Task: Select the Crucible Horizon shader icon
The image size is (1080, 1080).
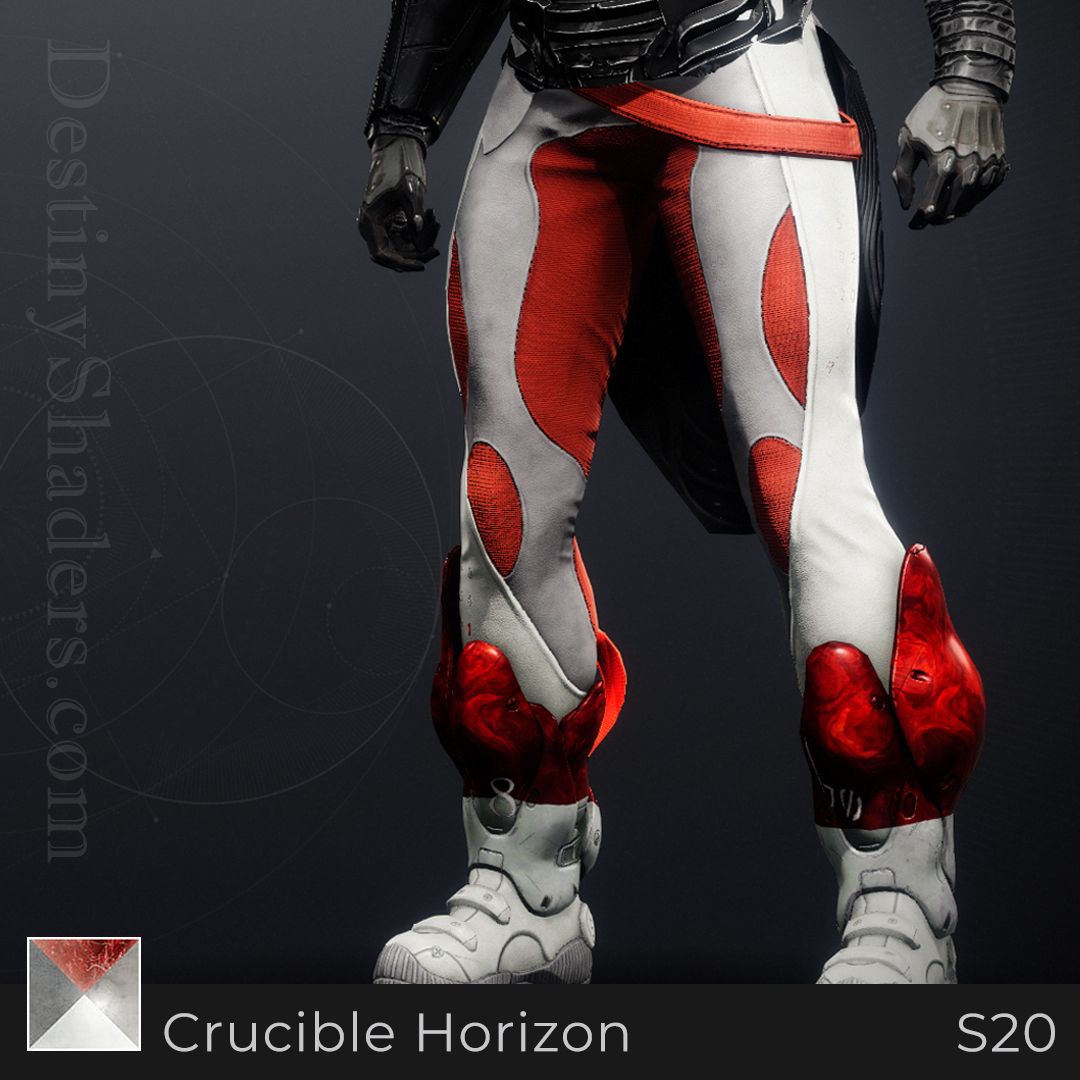Action: click(84, 994)
